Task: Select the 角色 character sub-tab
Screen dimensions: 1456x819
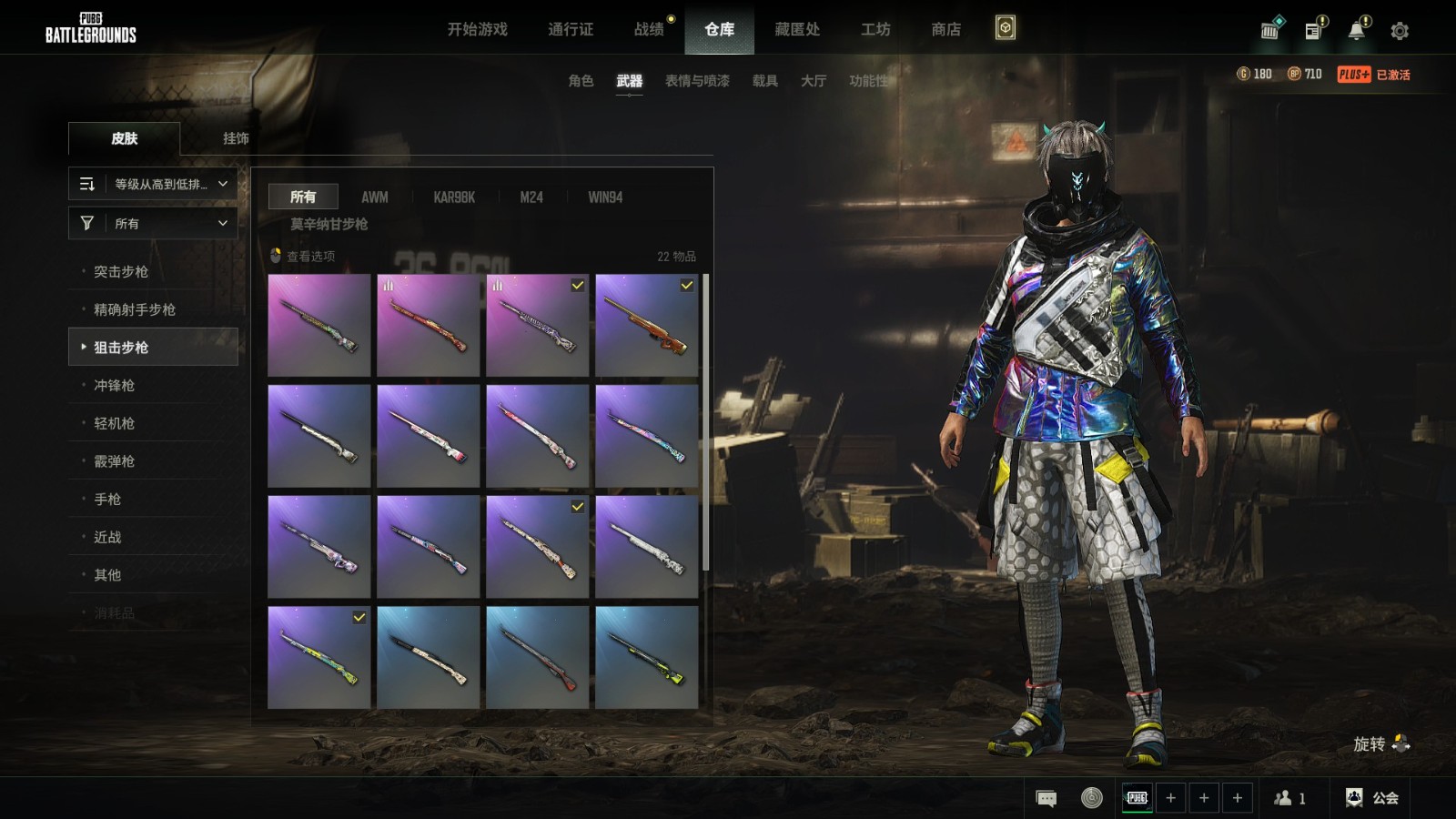Action: (581, 81)
